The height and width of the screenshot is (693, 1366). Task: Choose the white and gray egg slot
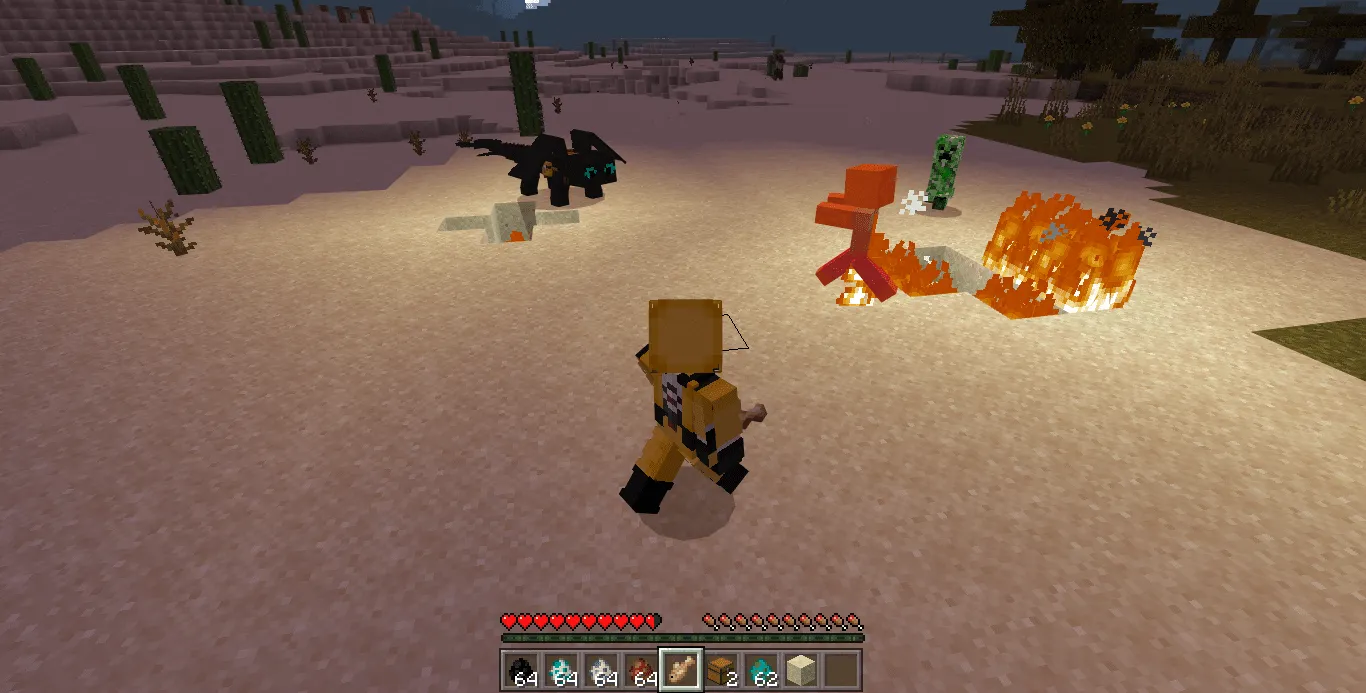tap(600, 669)
